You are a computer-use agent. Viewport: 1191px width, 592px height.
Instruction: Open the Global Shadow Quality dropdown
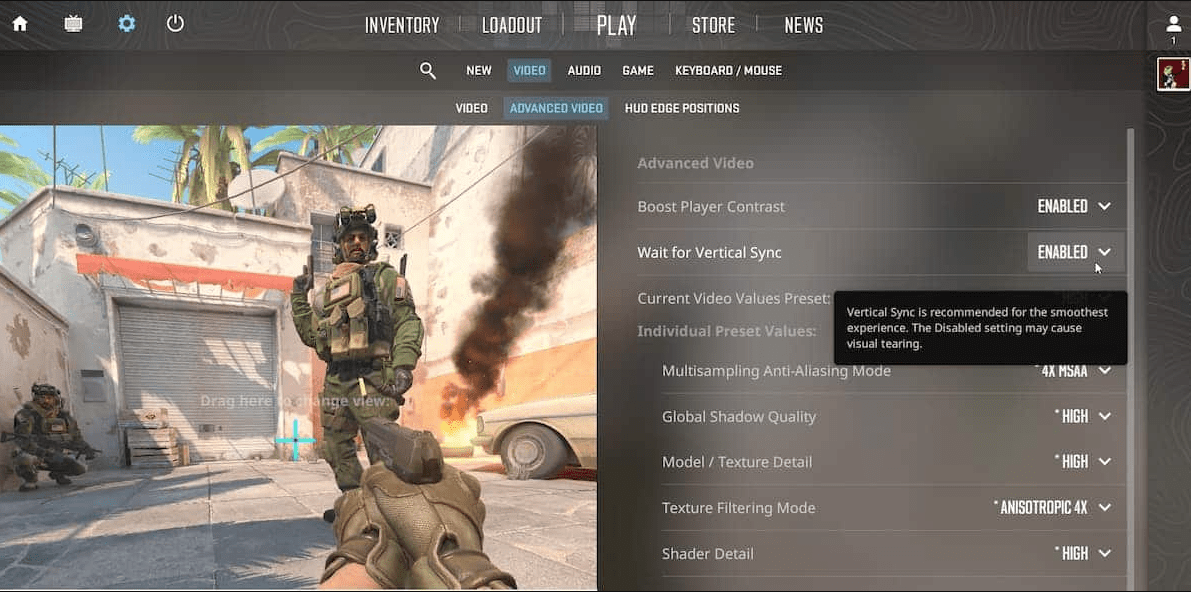(x=1083, y=417)
